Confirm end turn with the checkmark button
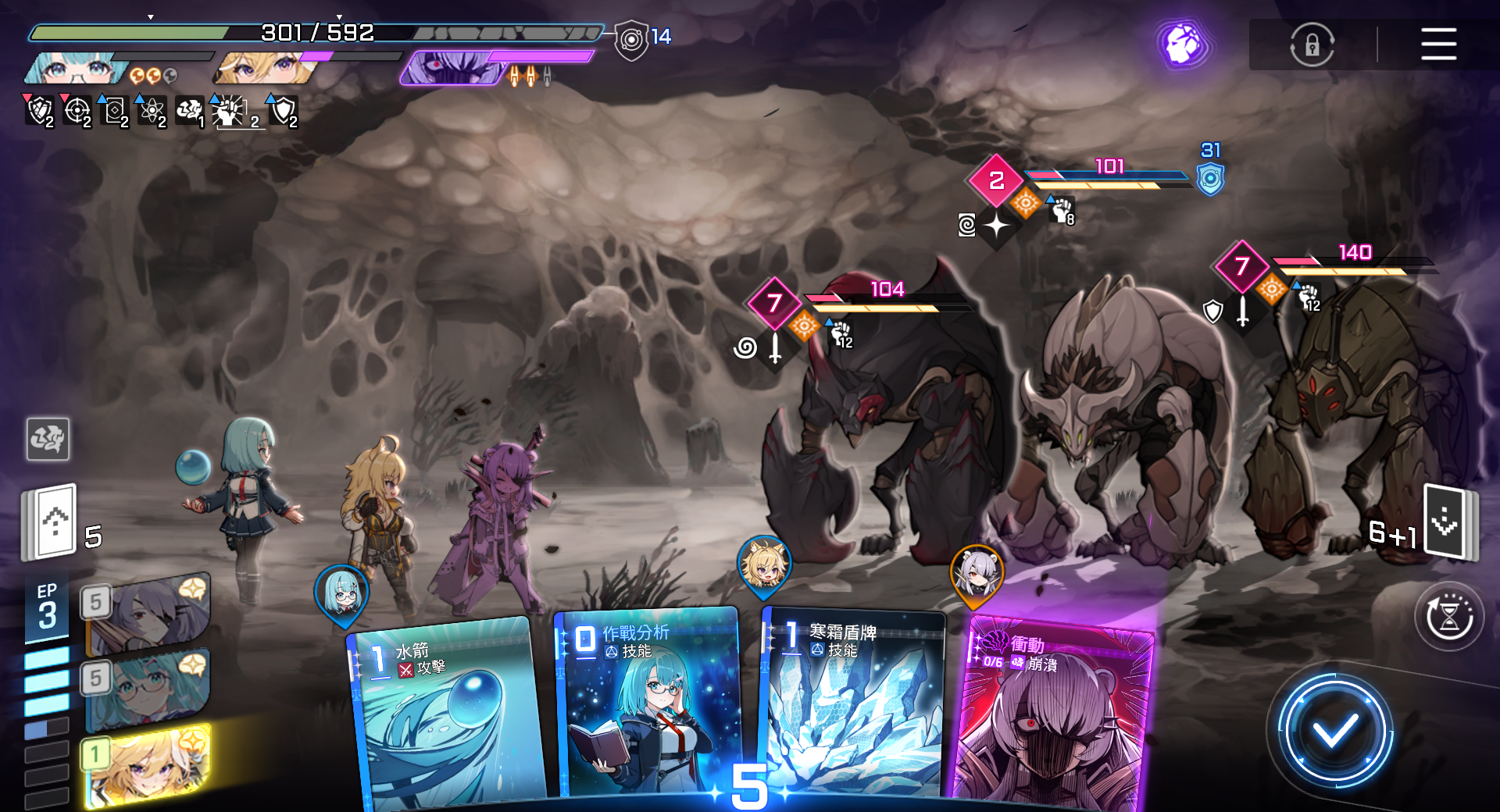1500x812 pixels. pyautogui.click(x=1334, y=732)
